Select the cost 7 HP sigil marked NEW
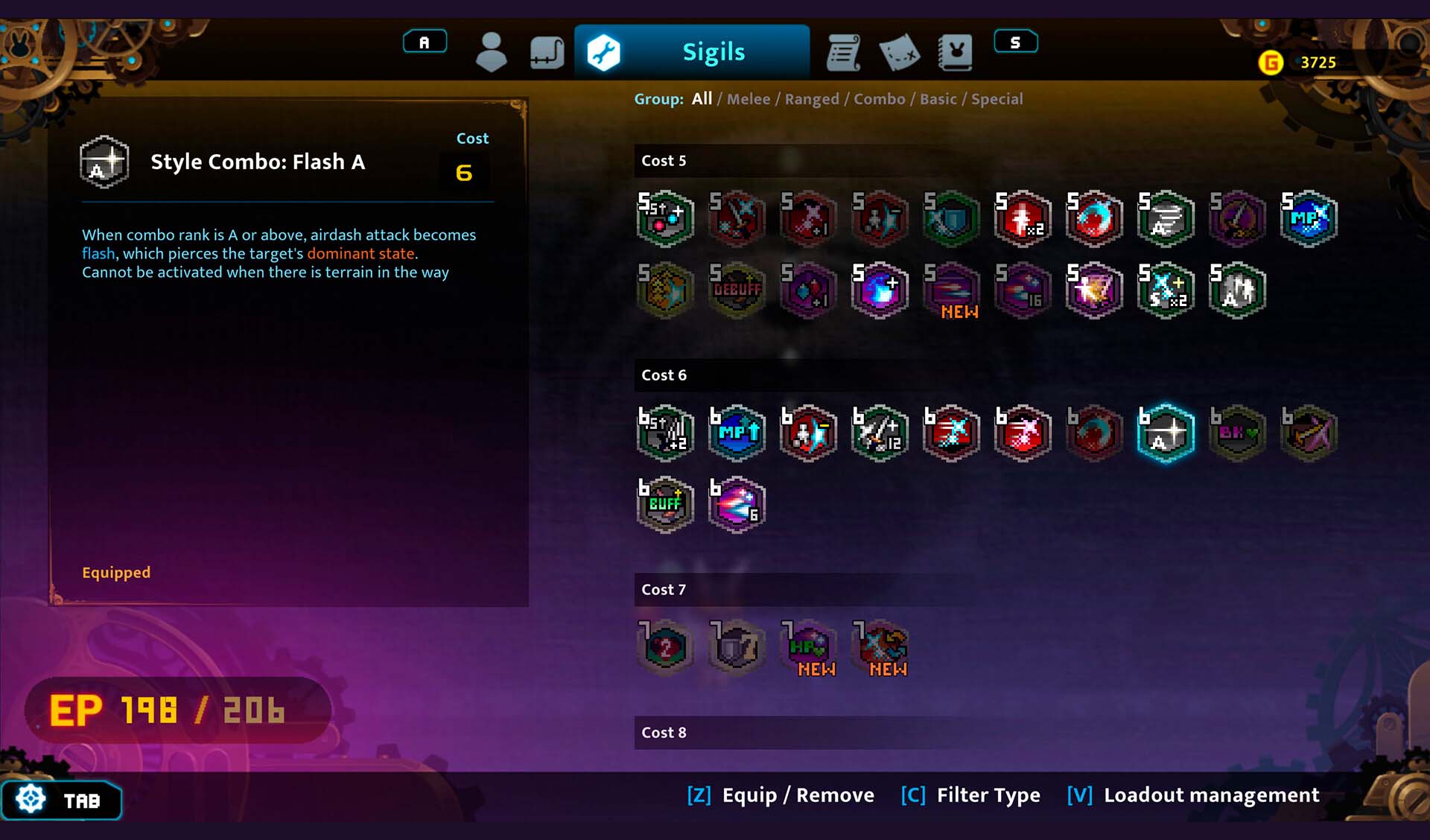Viewport: 1430px width, 840px height. tap(808, 647)
